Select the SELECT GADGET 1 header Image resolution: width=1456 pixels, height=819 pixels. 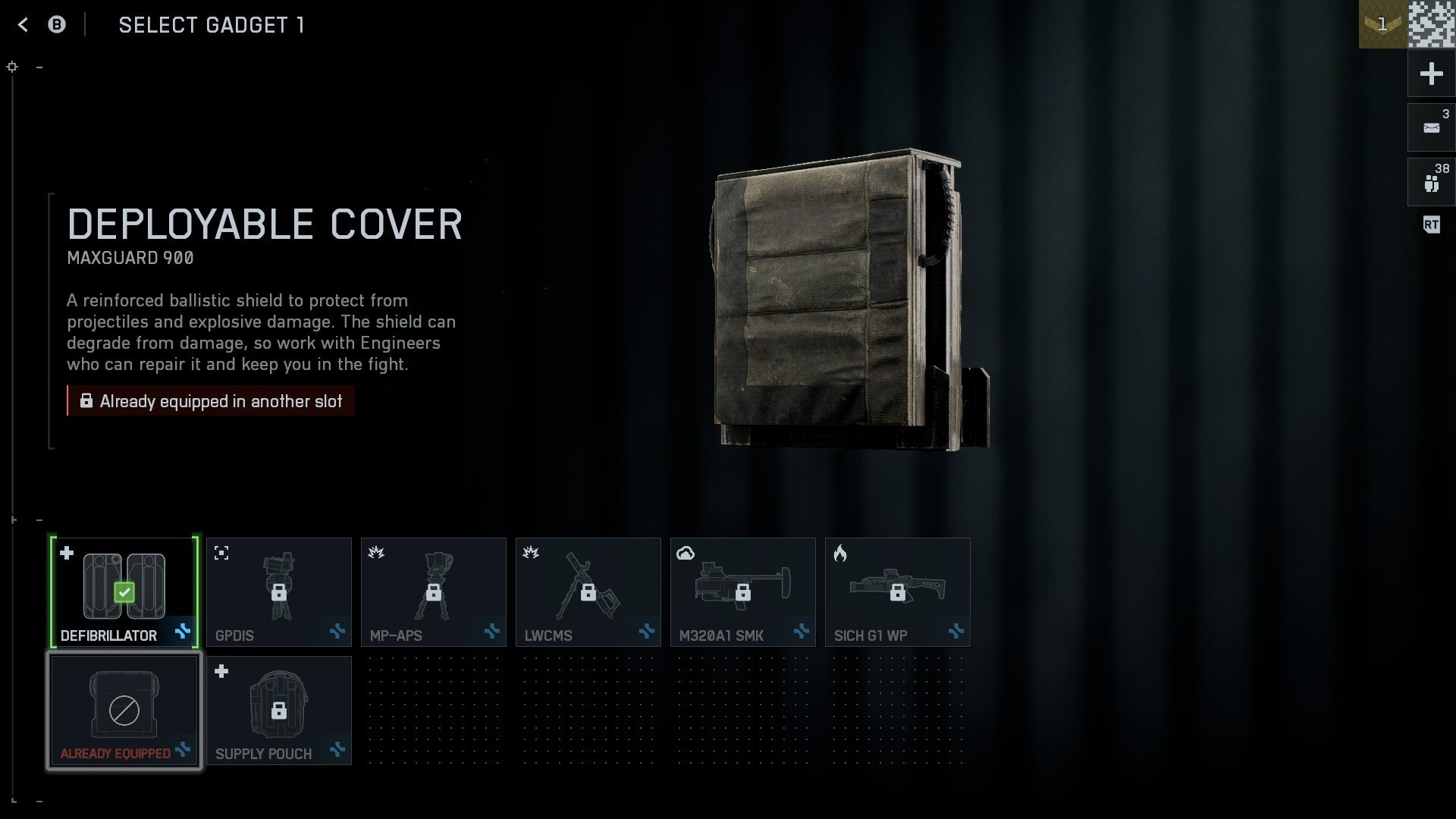[x=212, y=25]
